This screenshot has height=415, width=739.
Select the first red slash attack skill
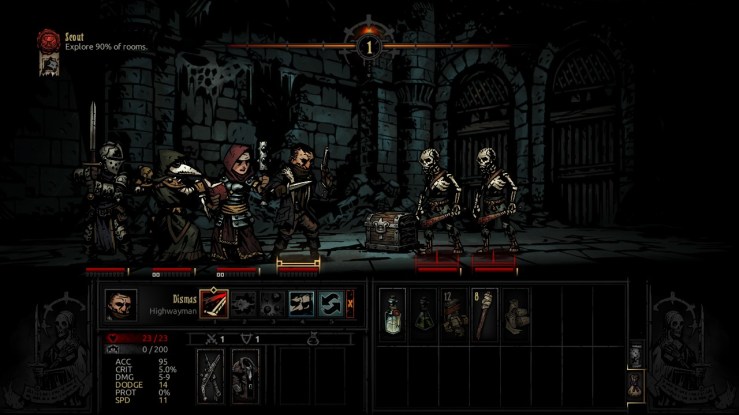pos(213,303)
